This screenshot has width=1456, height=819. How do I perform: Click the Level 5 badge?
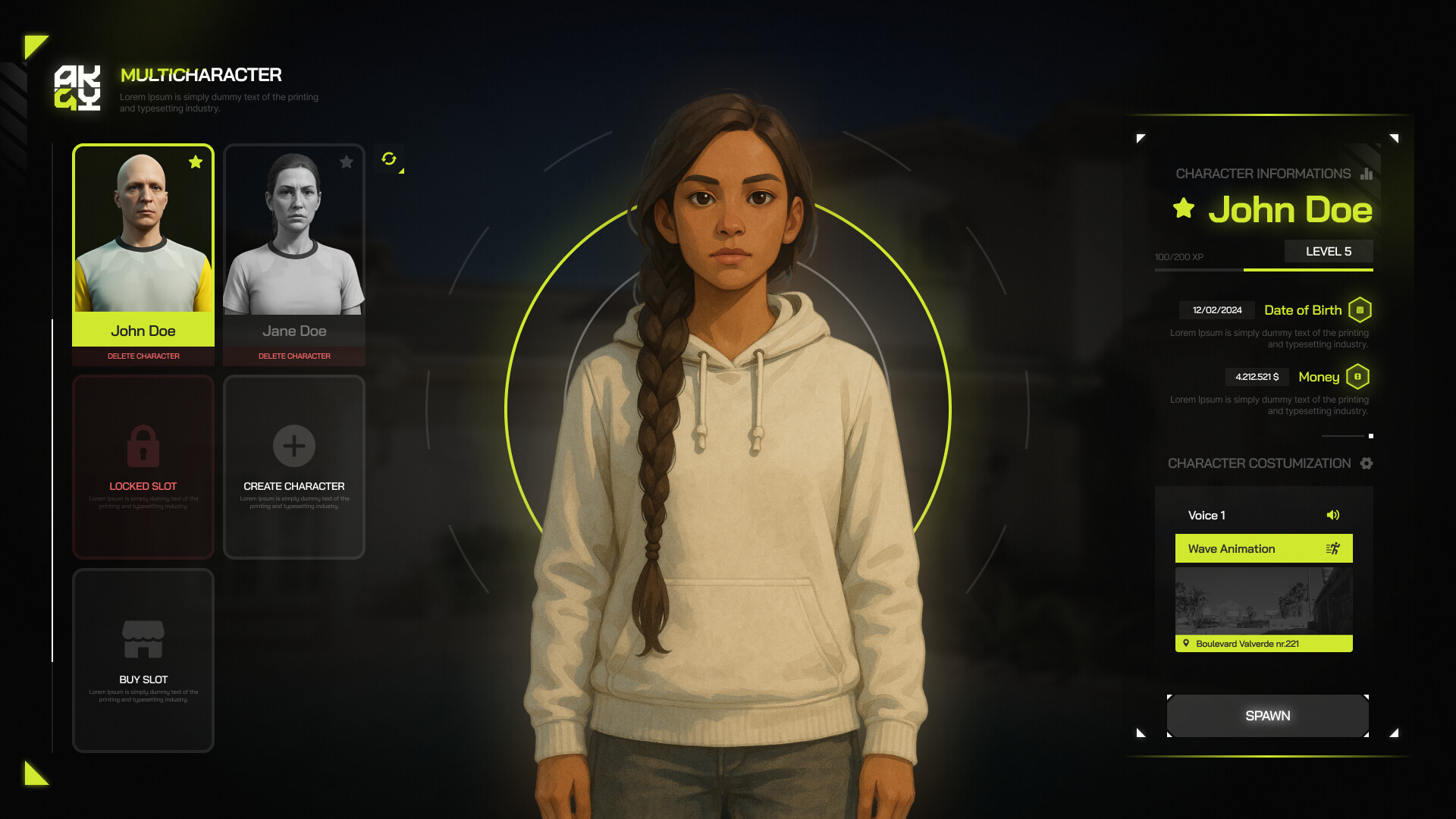coord(1329,251)
